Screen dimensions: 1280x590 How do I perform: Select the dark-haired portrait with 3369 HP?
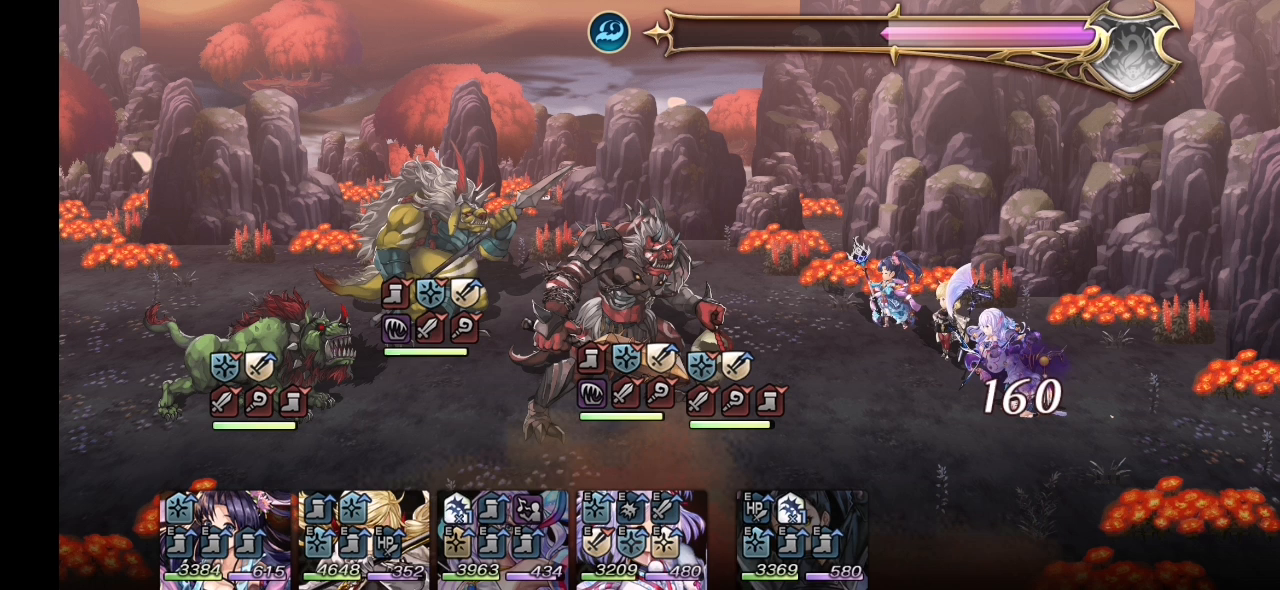[802, 538]
